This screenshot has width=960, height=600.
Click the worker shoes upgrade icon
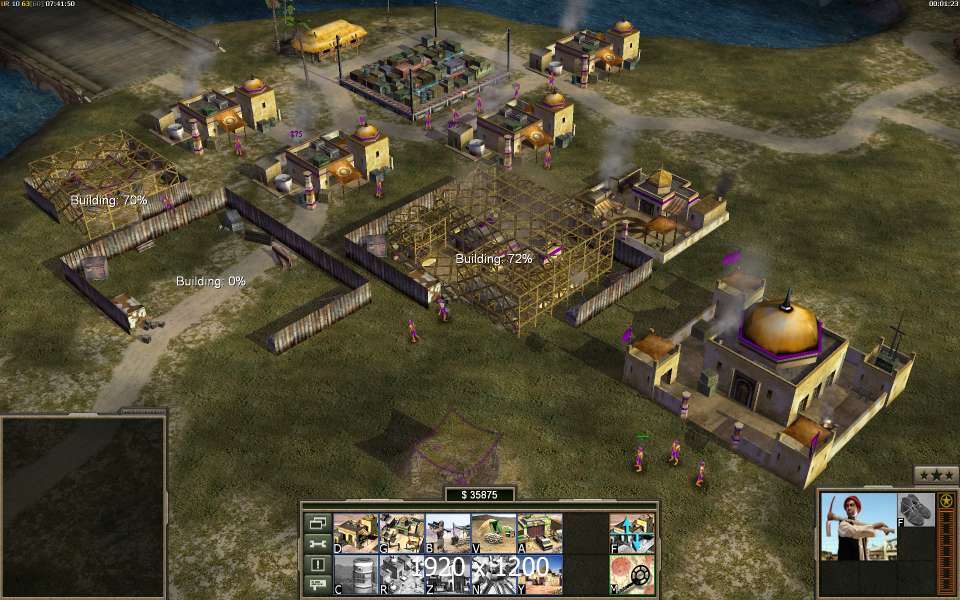914,508
